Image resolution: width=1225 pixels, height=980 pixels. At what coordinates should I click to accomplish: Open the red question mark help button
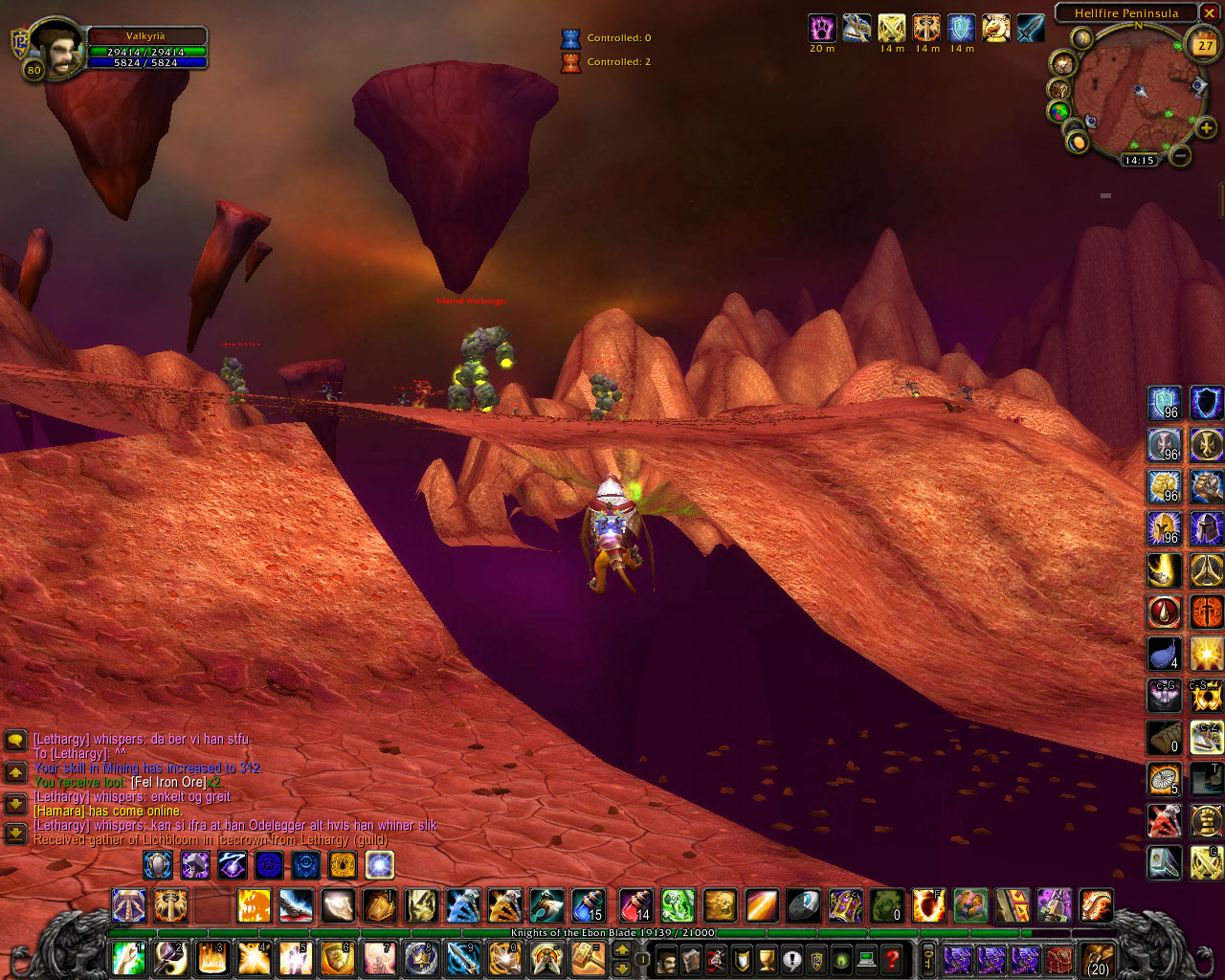891,958
